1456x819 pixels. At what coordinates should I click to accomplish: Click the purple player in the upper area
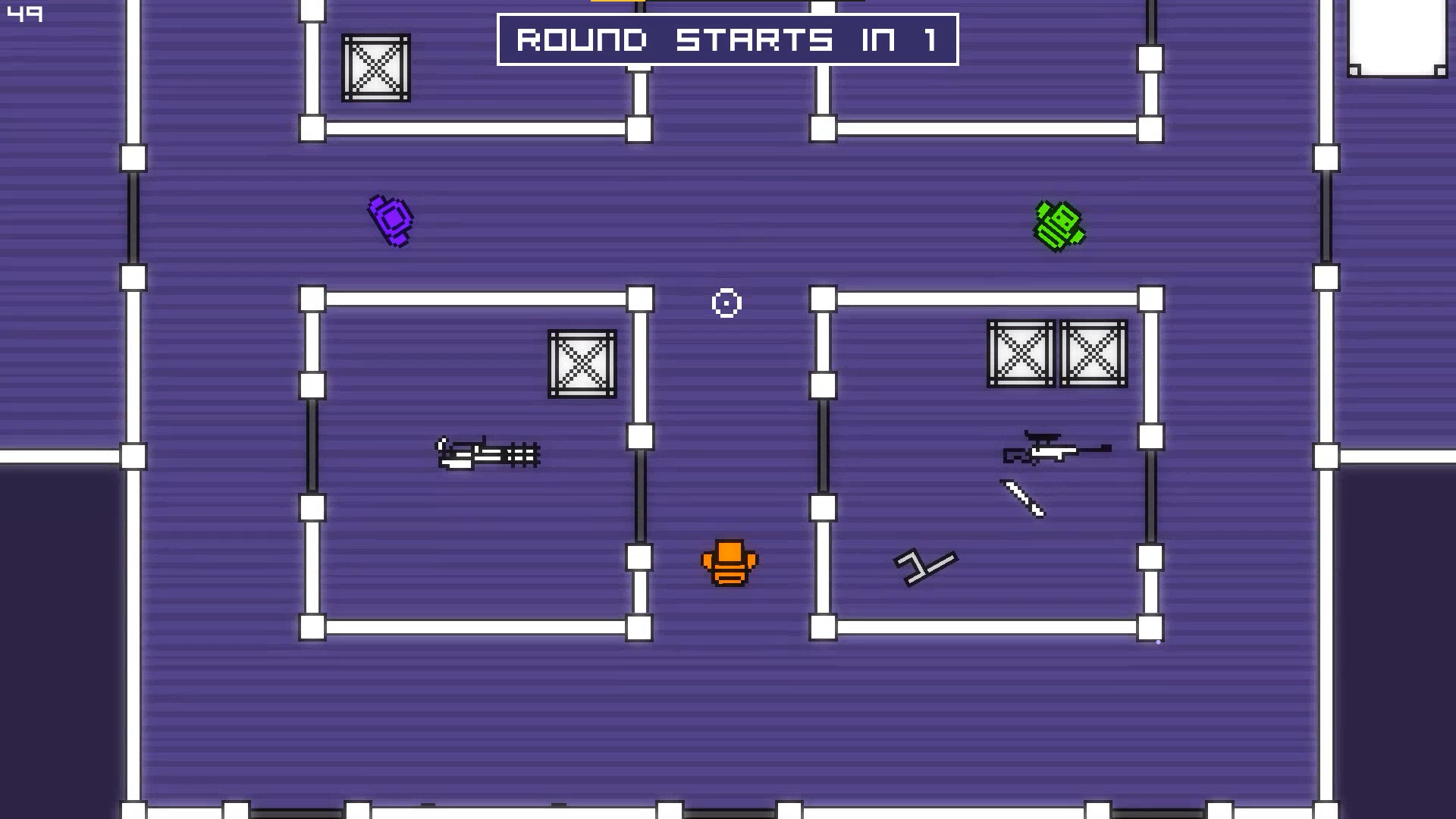(x=389, y=221)
